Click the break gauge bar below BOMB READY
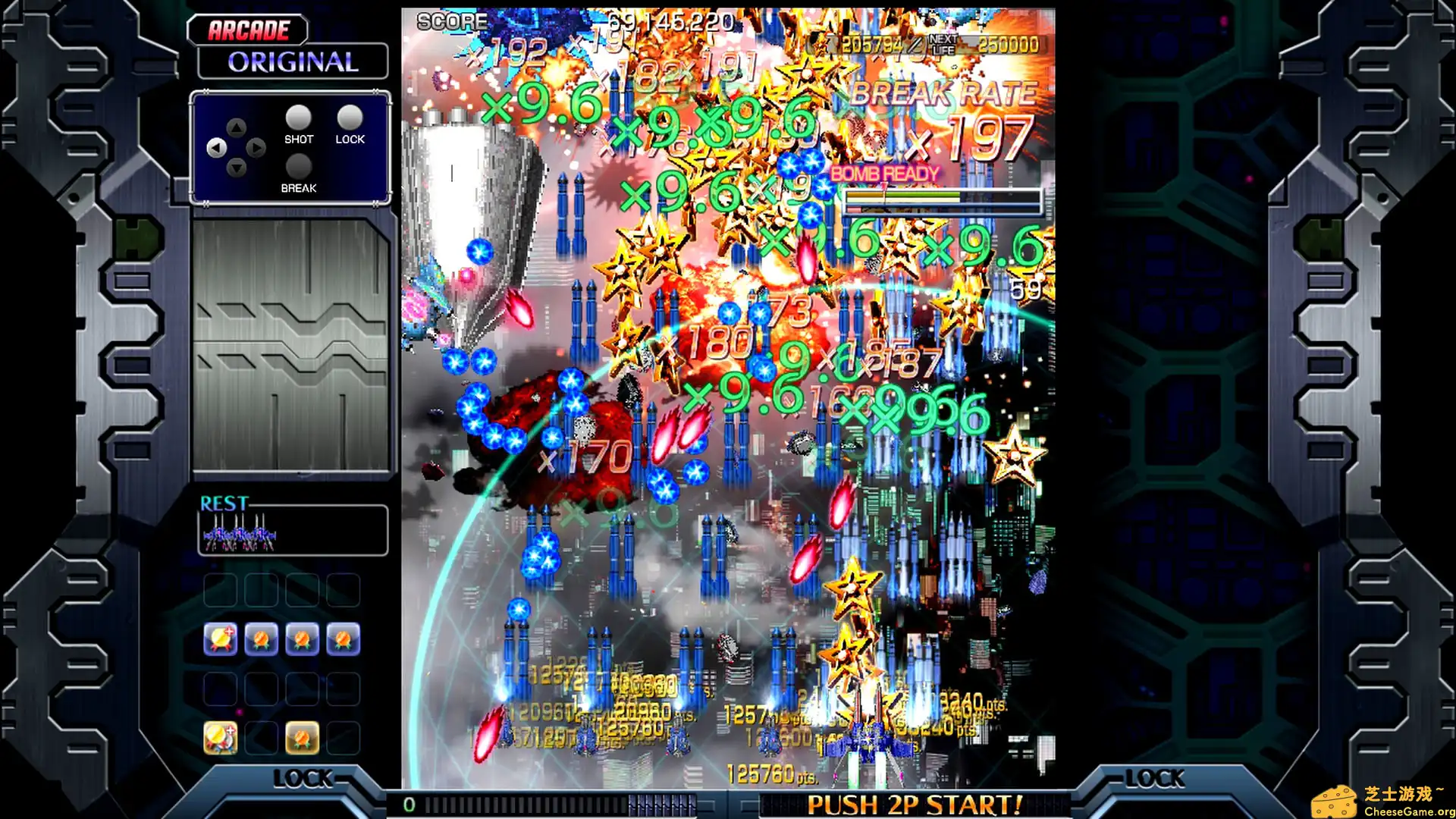Image resolution: width=1456 pixels, height=819 pixels. click(x=940, y=200)
